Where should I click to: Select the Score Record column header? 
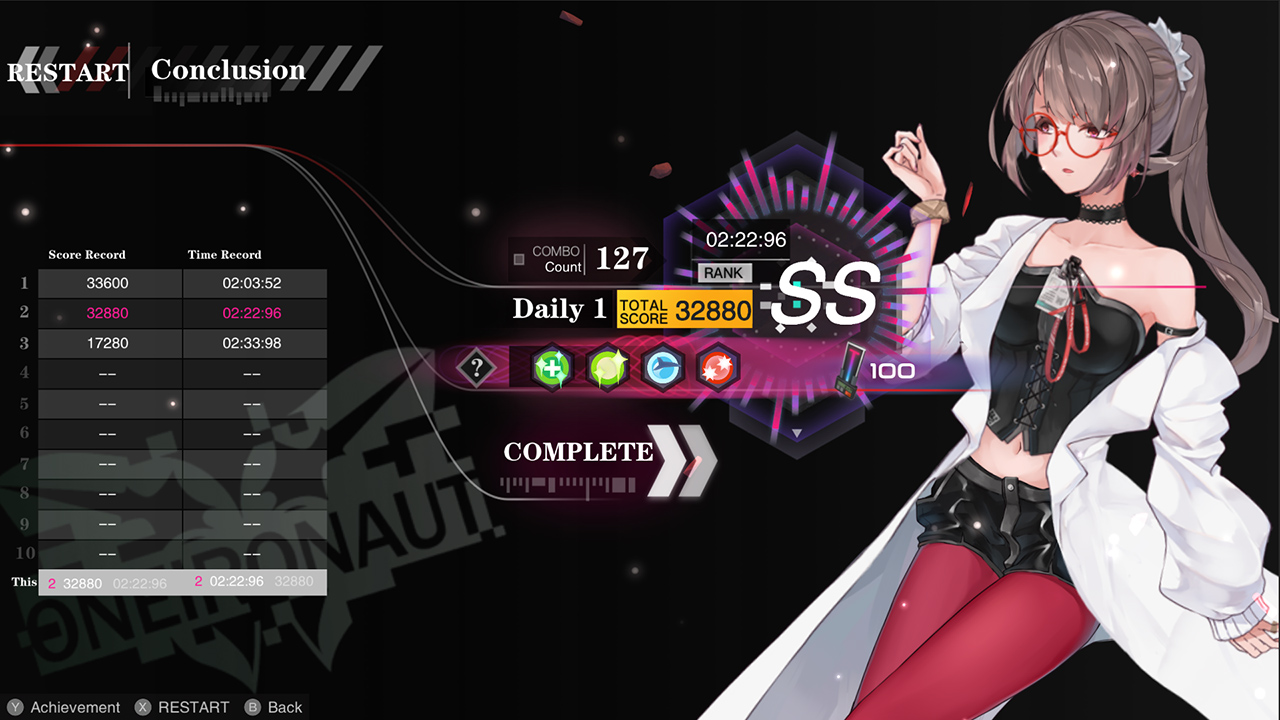coord(86,254)
